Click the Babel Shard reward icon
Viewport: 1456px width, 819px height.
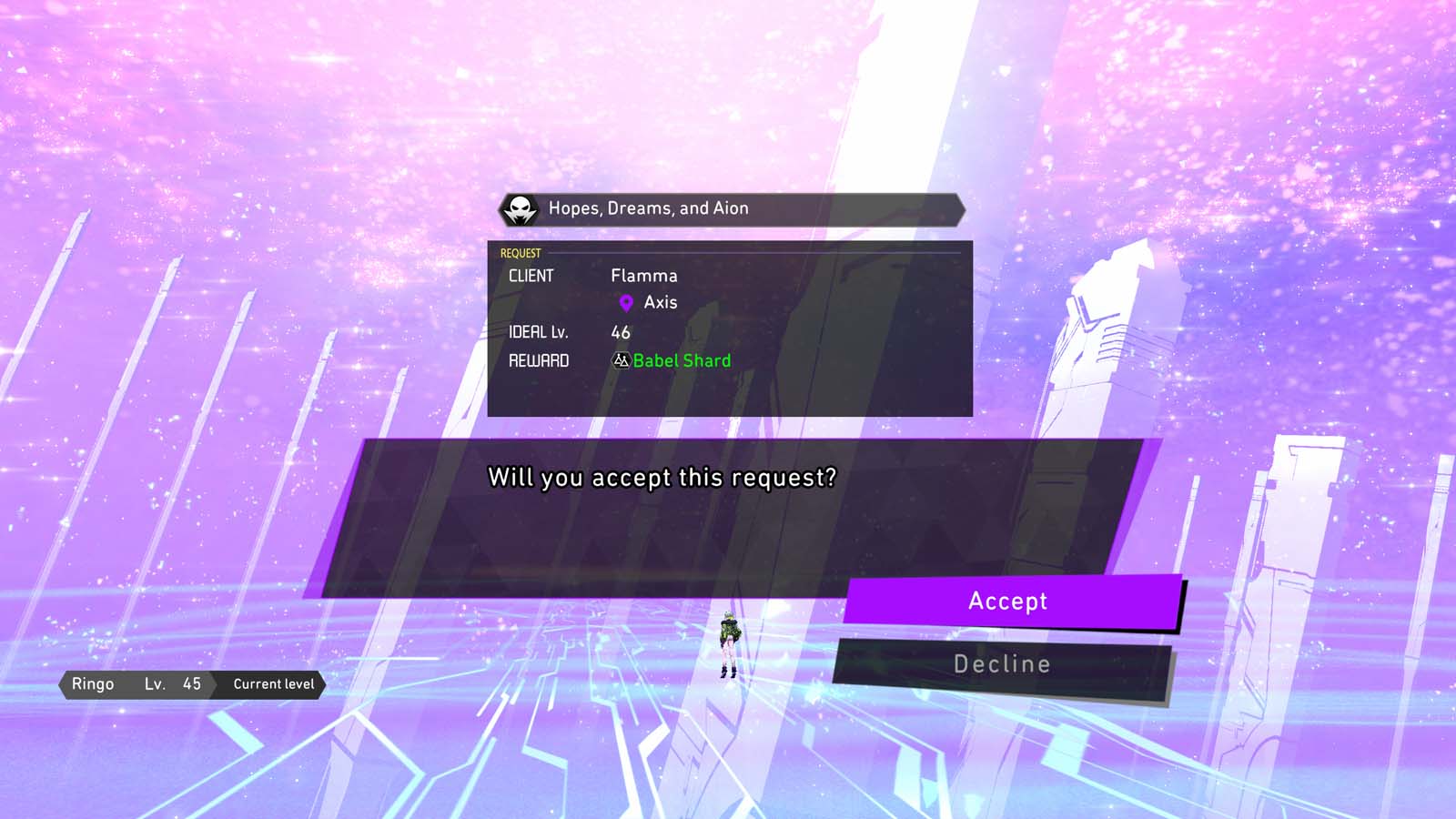(621, 360)
